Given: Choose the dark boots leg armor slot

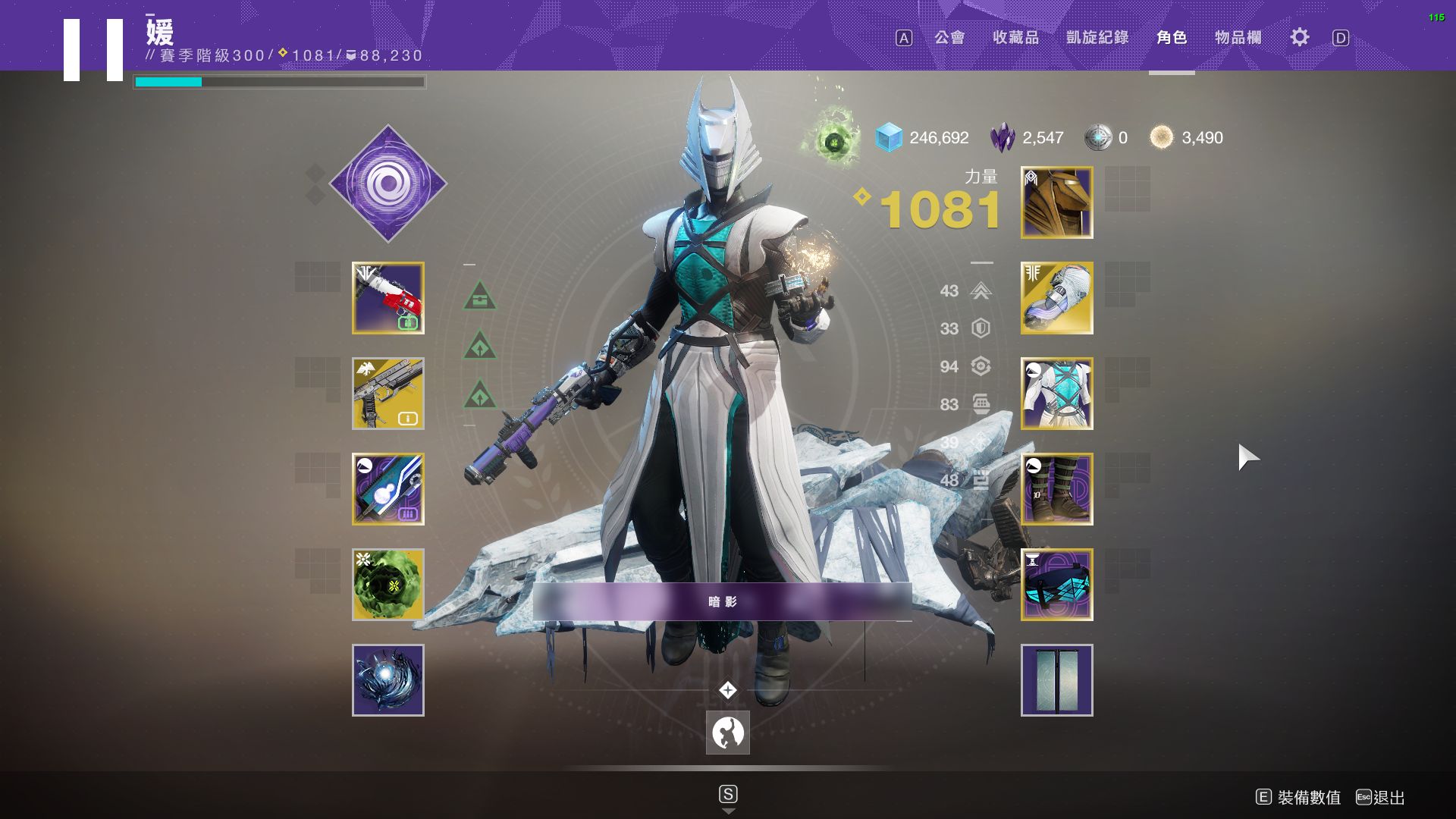Looking at the screenshot, I should pyautogui.click(x=1057, y=489).
